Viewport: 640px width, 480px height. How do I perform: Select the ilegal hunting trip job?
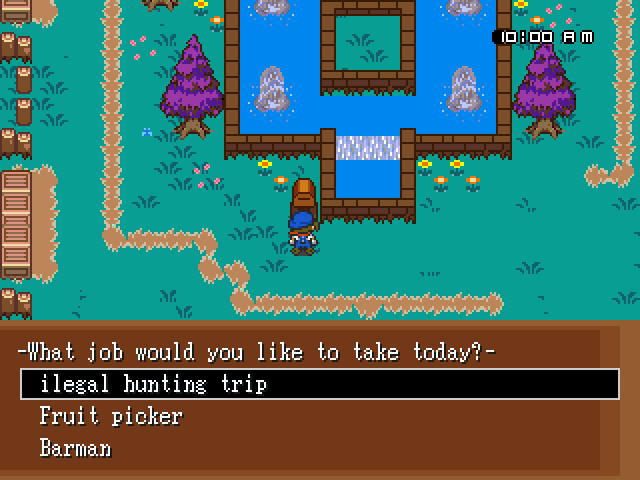point(153,384)
